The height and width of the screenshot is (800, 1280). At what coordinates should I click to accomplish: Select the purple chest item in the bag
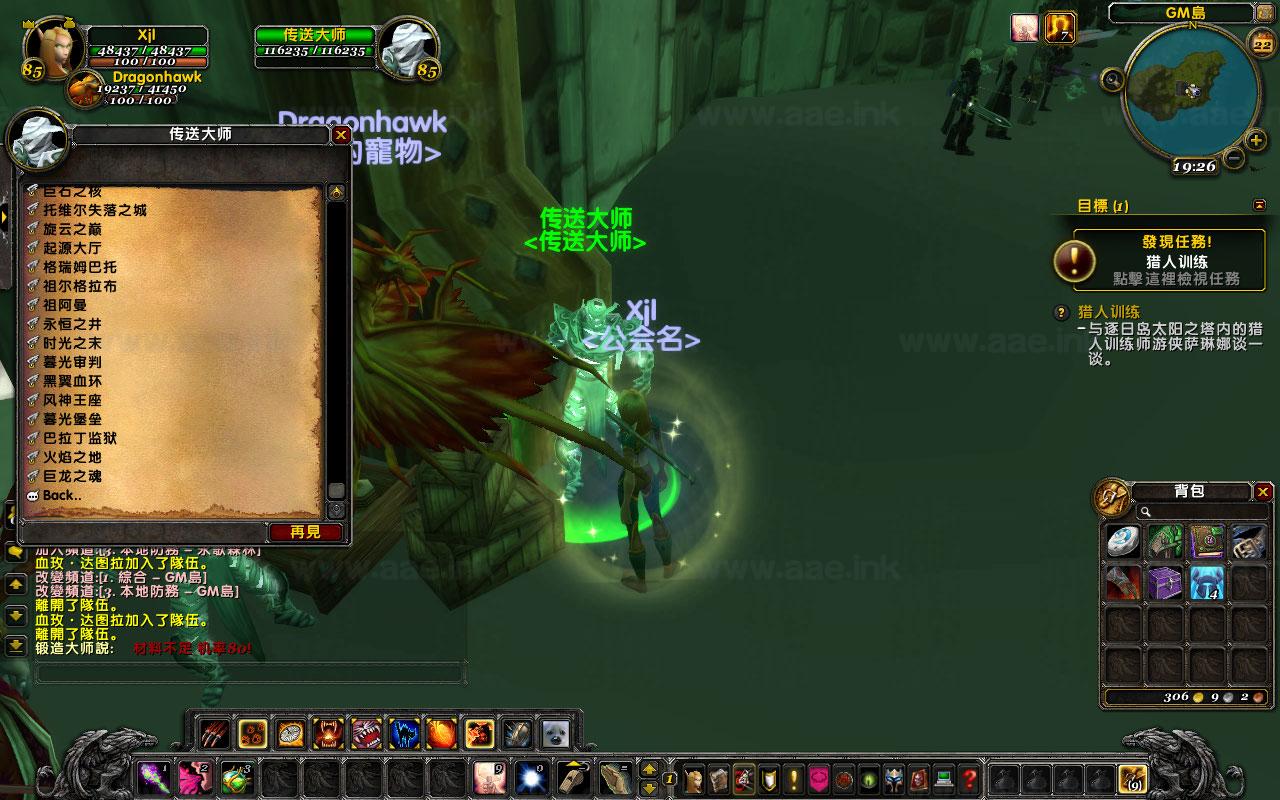(x=1165, y=583)
